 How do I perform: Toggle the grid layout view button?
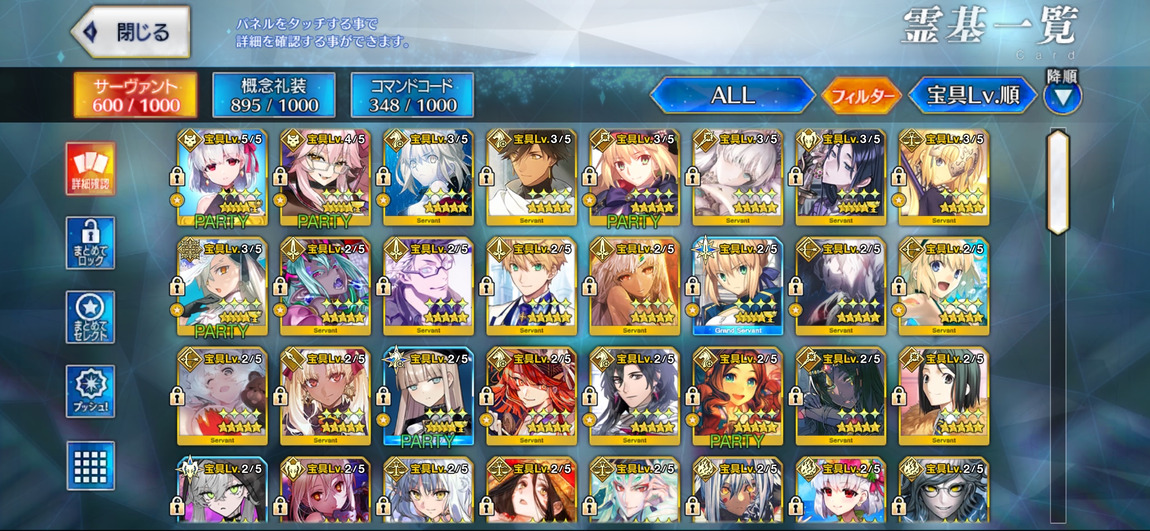[x=91, y=465]
